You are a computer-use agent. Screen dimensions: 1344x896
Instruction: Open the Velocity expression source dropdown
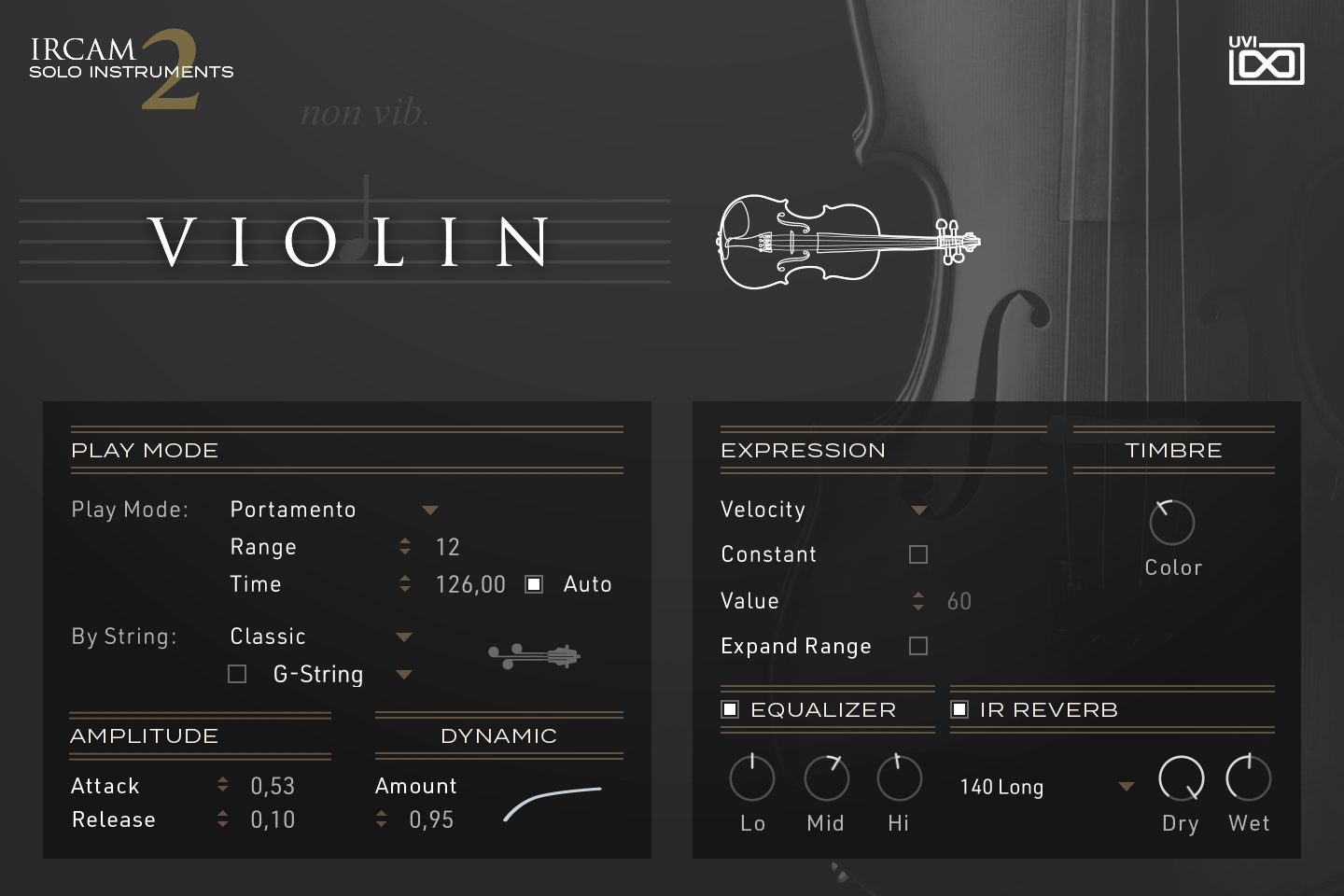pos(918,510)
